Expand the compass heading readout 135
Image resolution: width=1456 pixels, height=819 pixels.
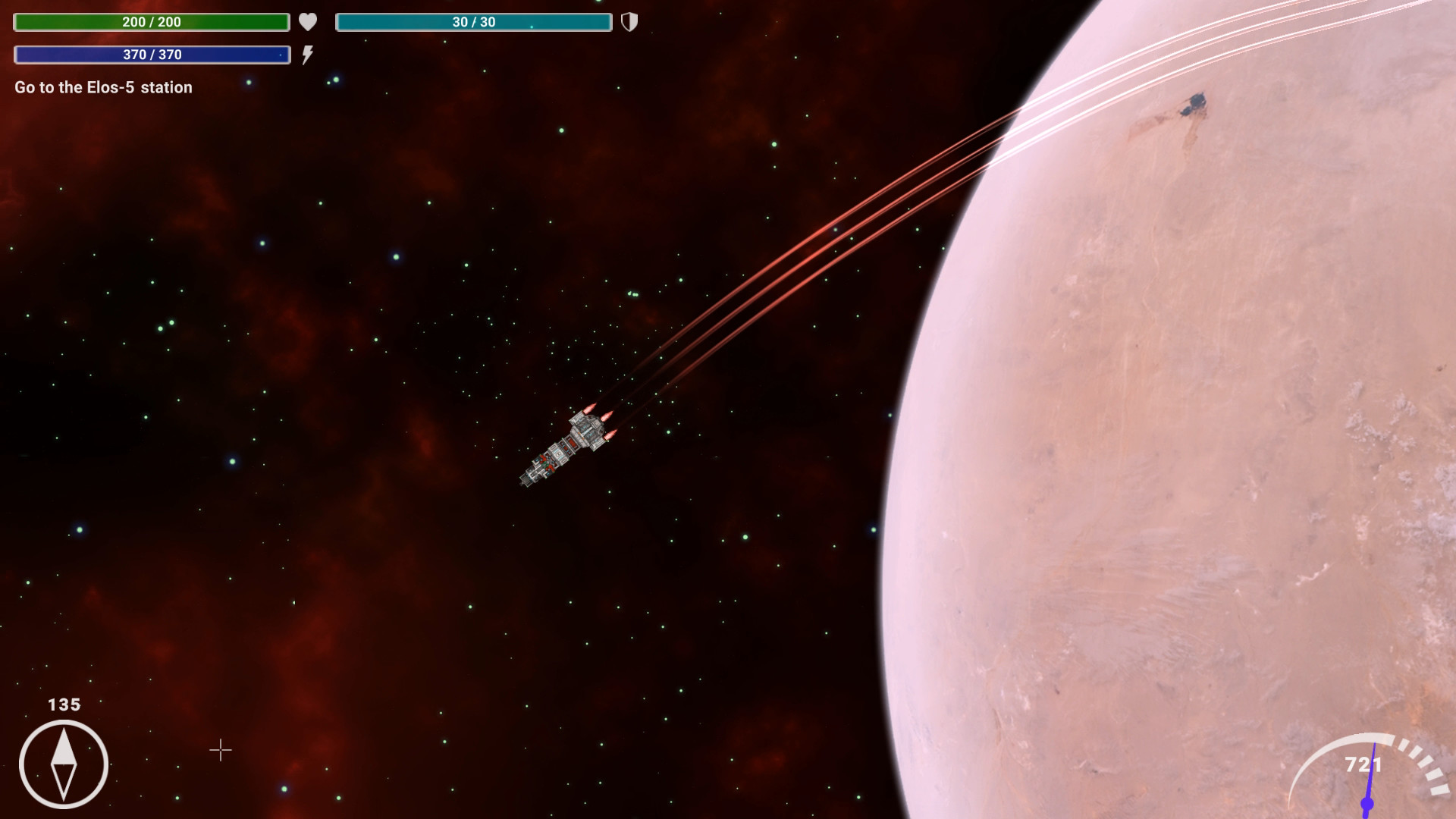pyautogui.click(x=64, y=704)
